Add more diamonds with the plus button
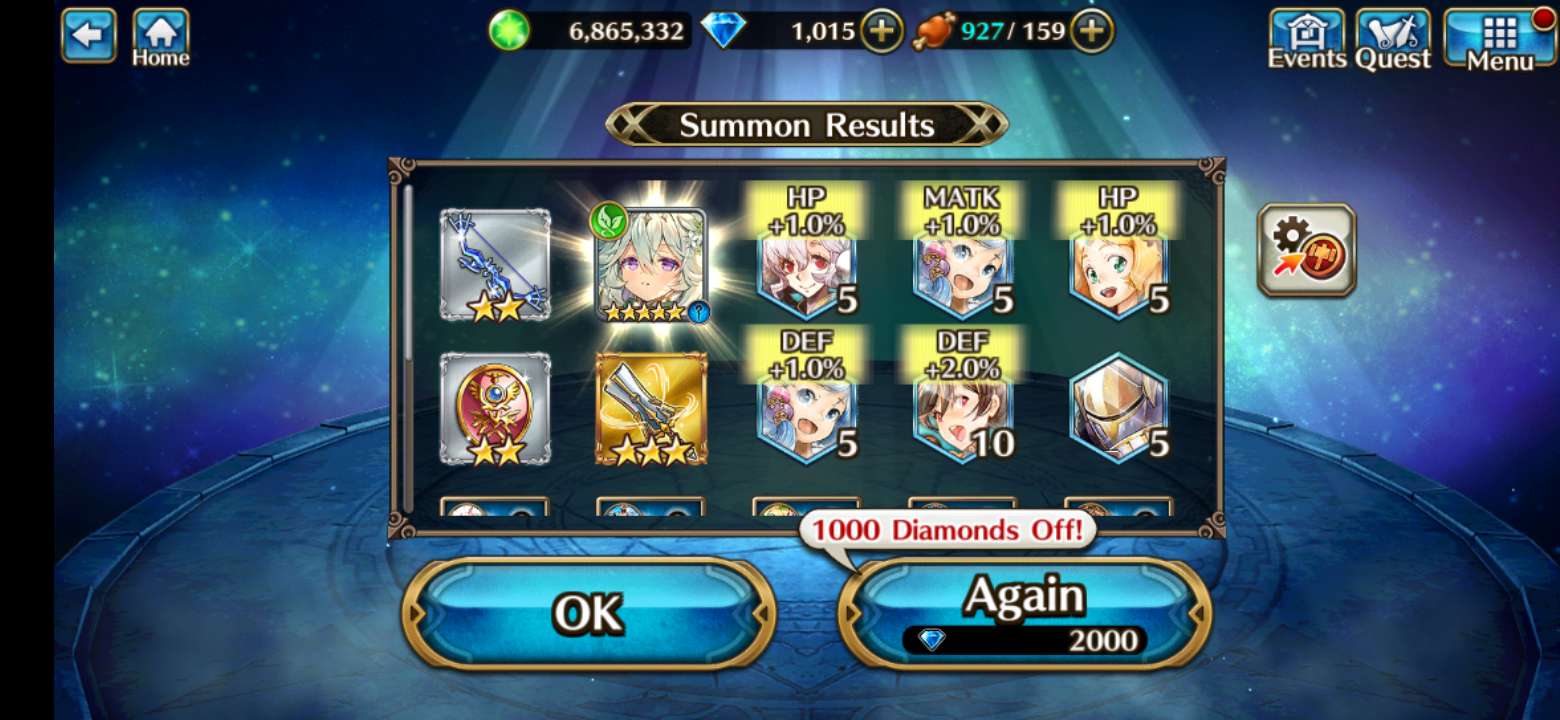The height and width of the screenshot is (720, 1560). click(881, 32)
